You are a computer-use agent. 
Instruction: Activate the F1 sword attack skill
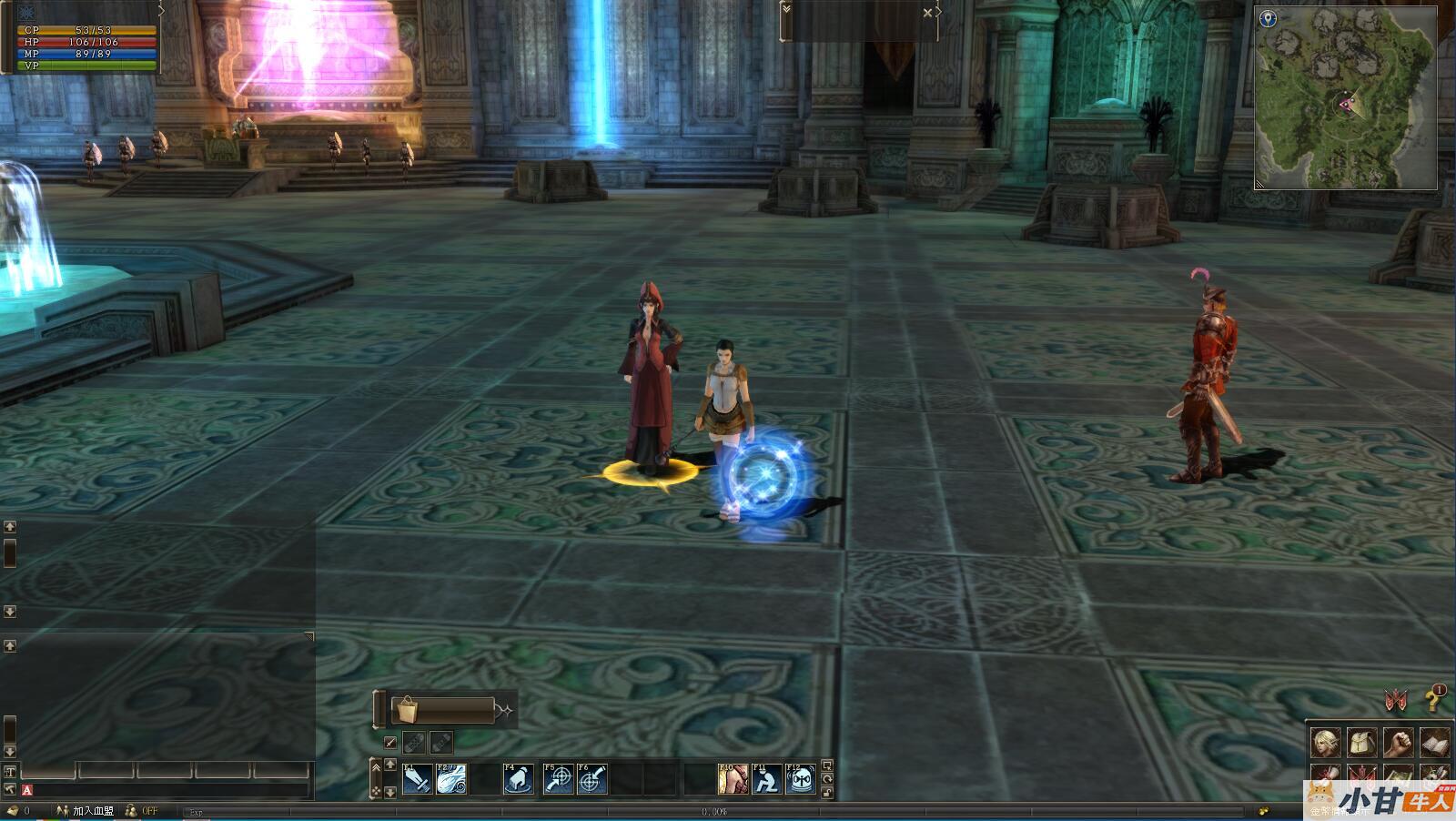point(418,779)
